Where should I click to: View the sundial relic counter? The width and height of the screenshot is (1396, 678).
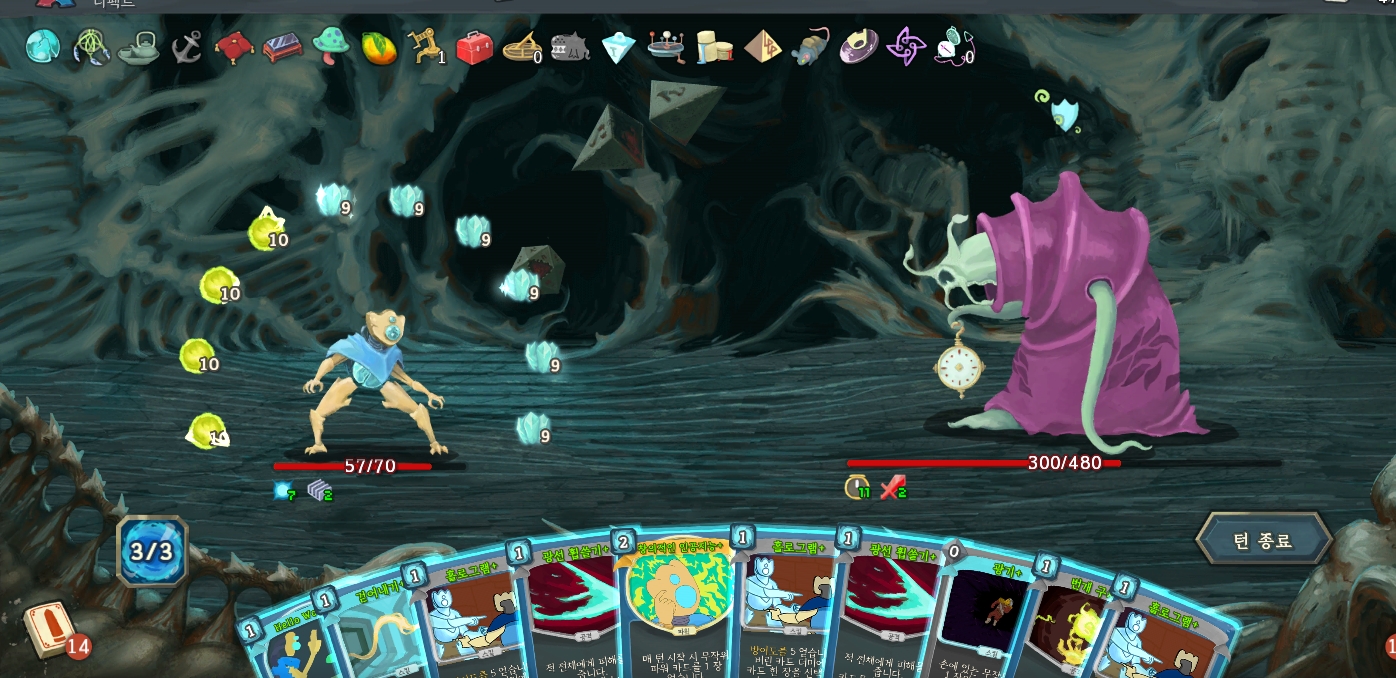[522, 47]
